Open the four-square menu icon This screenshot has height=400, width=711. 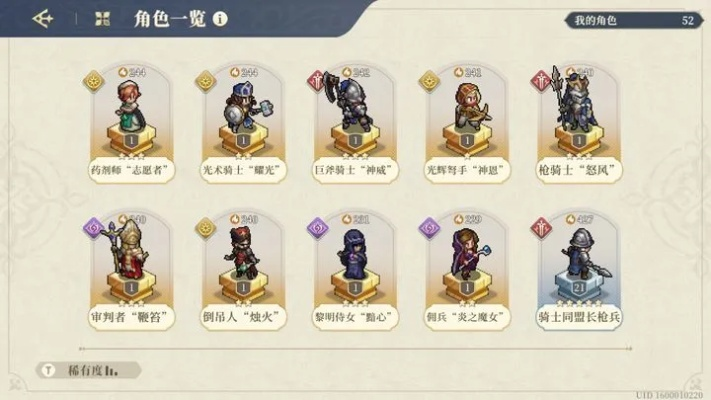pos(102,18)
